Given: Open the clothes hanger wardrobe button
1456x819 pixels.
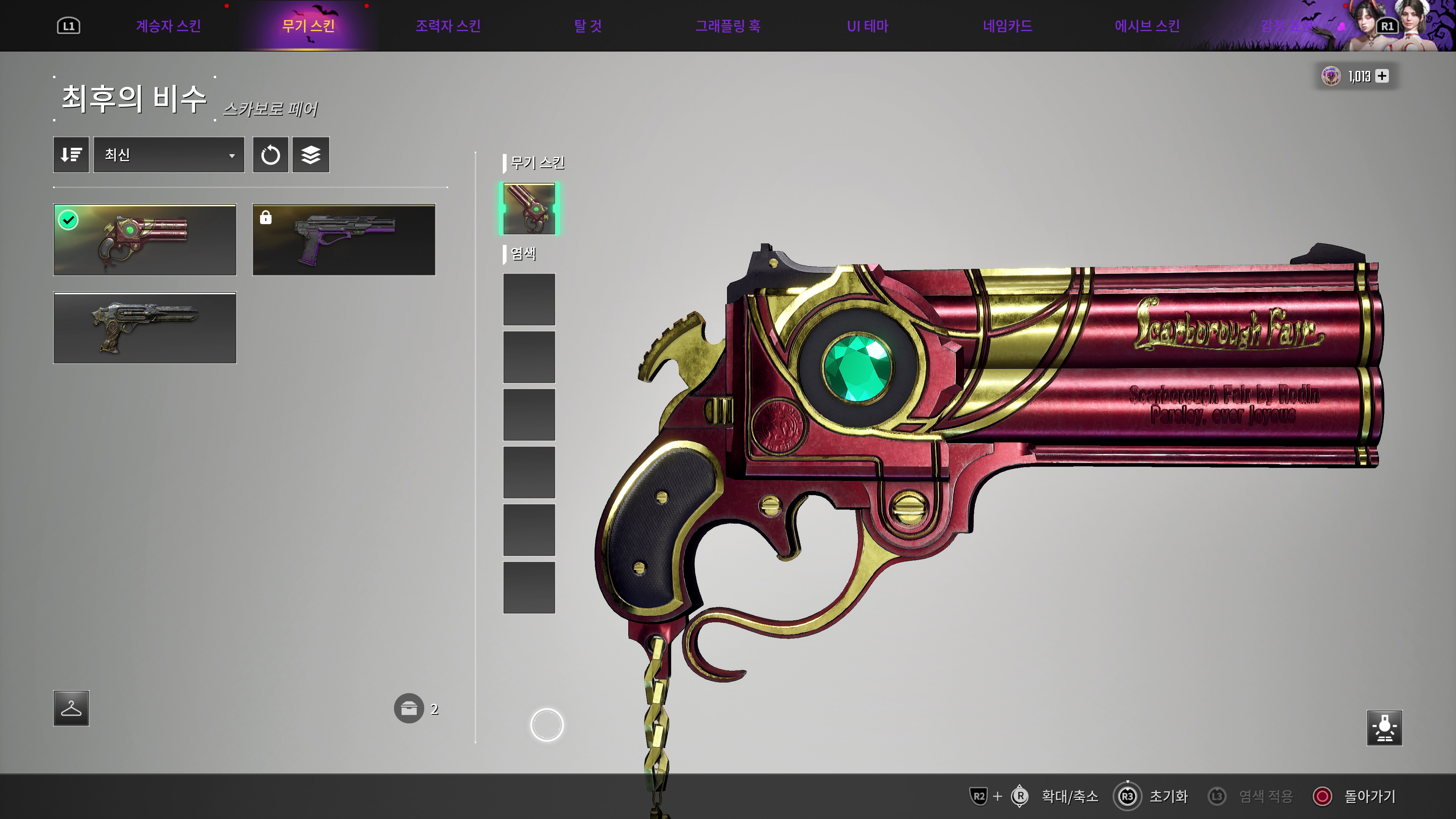Looking at the screenshot, I should point(71,708).
